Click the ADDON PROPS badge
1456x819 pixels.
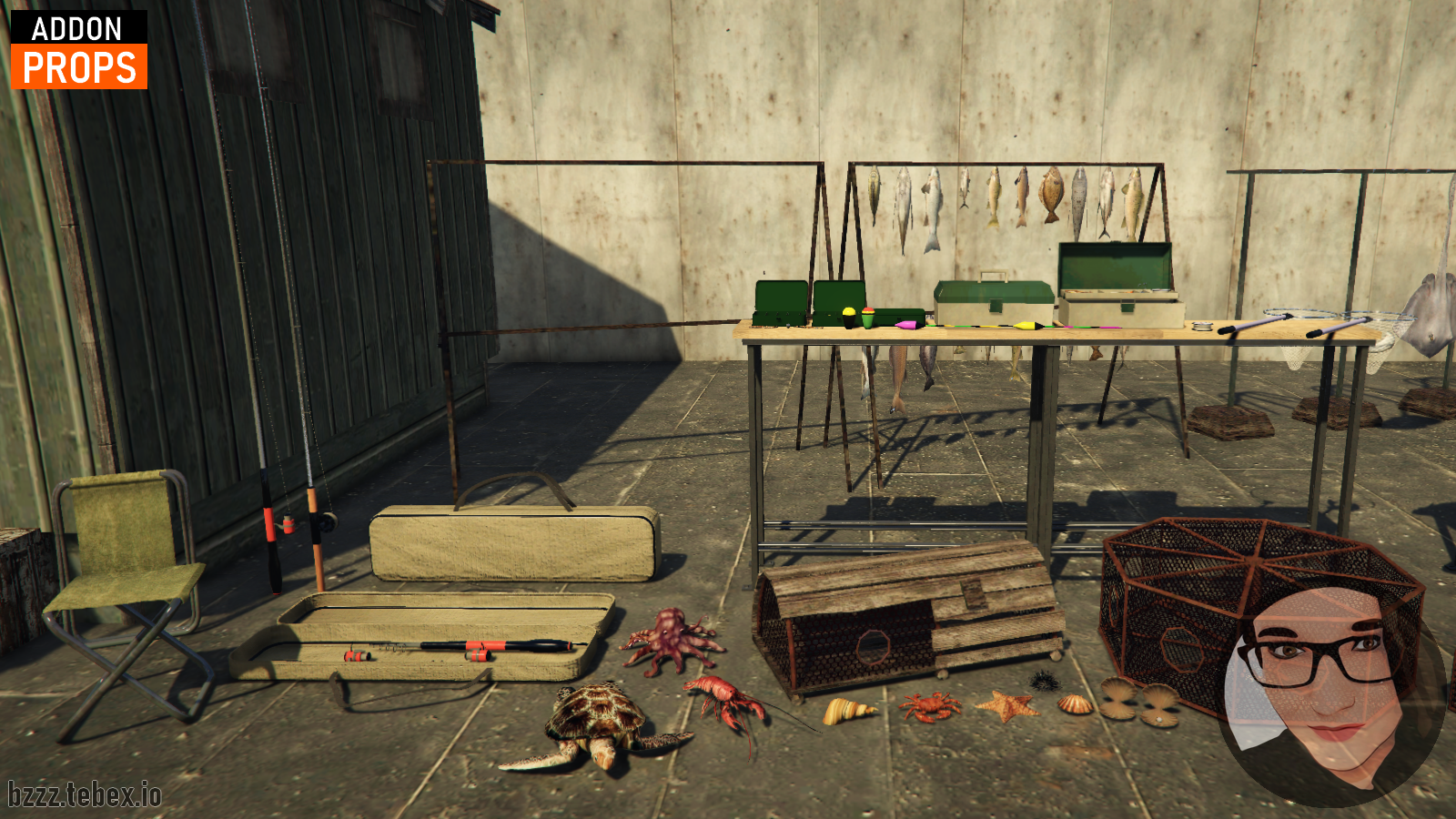coord(79,50)
